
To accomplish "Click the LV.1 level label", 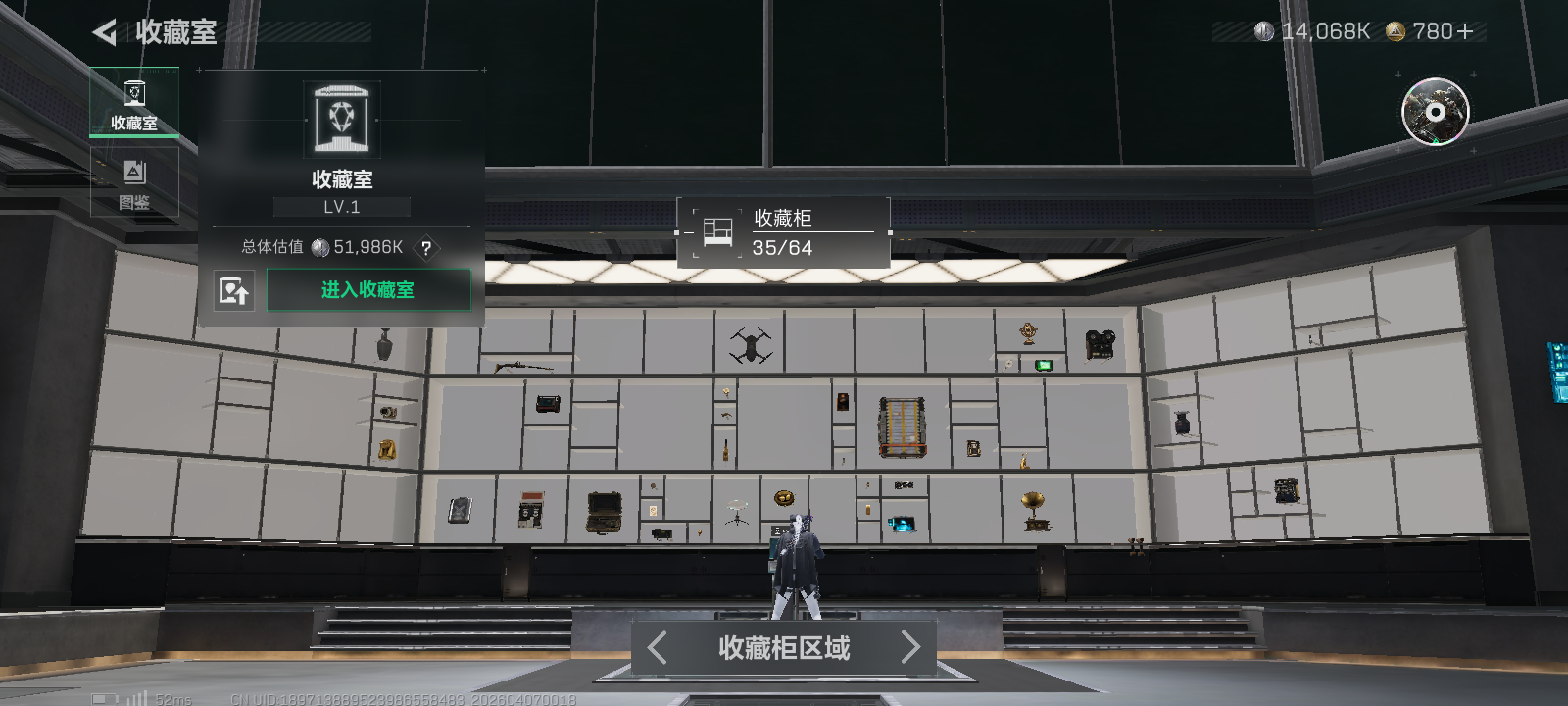I will pos(341,206).
